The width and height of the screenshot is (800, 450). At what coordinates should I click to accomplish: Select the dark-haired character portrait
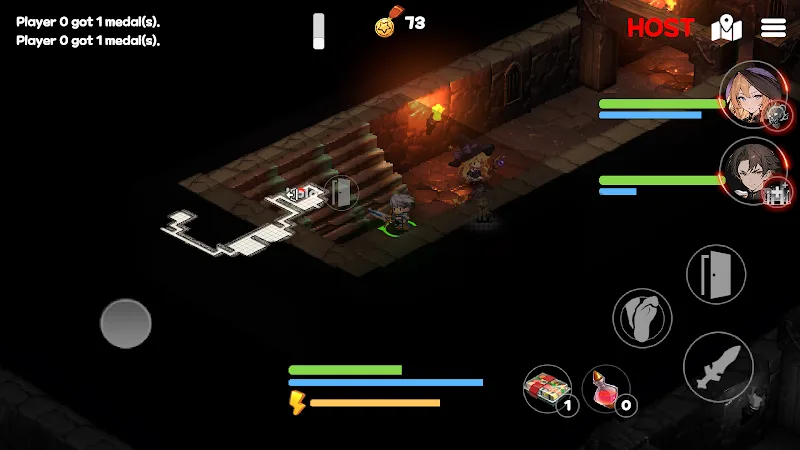click(x=750, y=170)
